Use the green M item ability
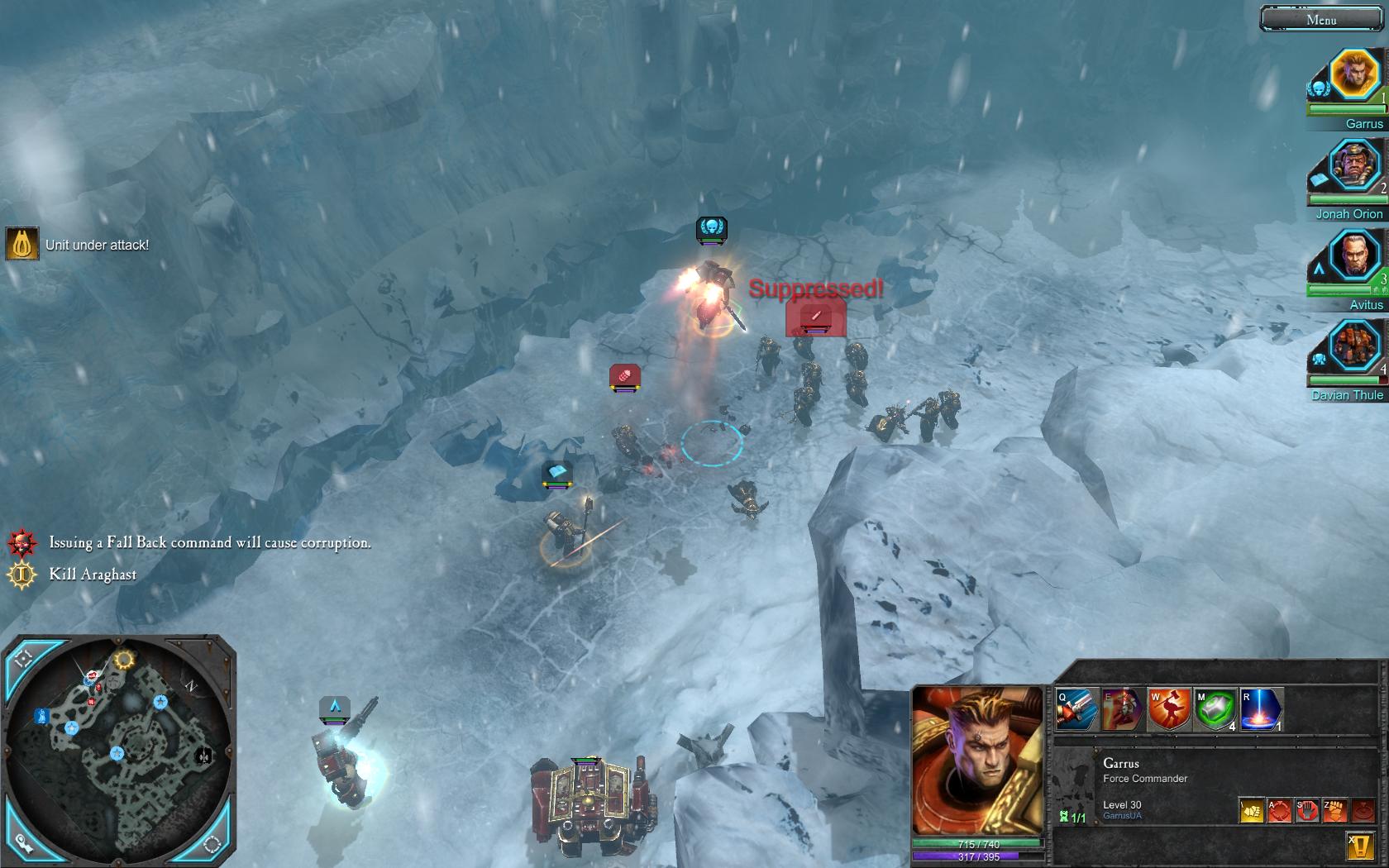The image size is (1389, 868). pos(1215,709)
